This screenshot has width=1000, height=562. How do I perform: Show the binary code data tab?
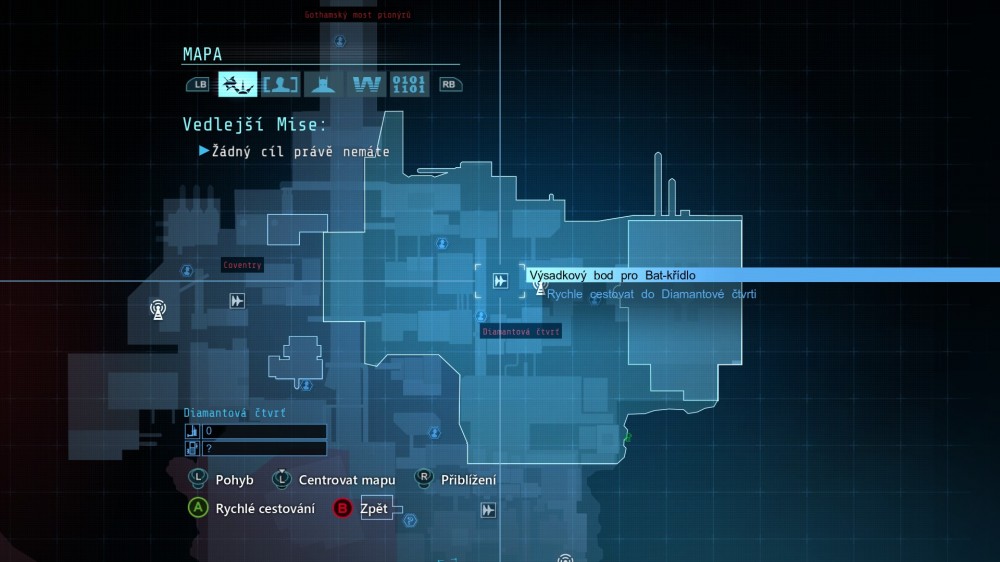[x=409, y=84]
